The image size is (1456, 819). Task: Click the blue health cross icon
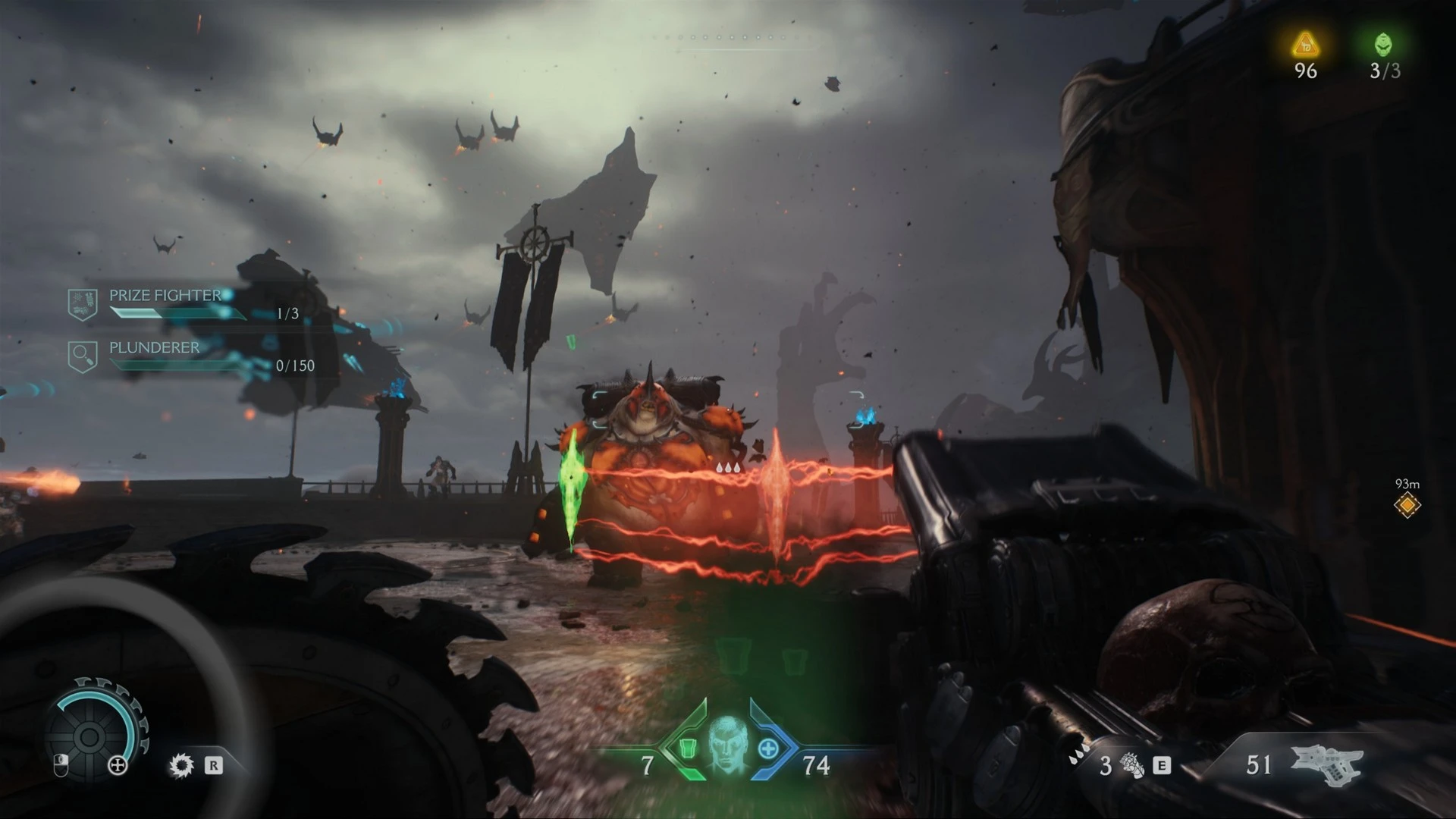tap(768, 749)
